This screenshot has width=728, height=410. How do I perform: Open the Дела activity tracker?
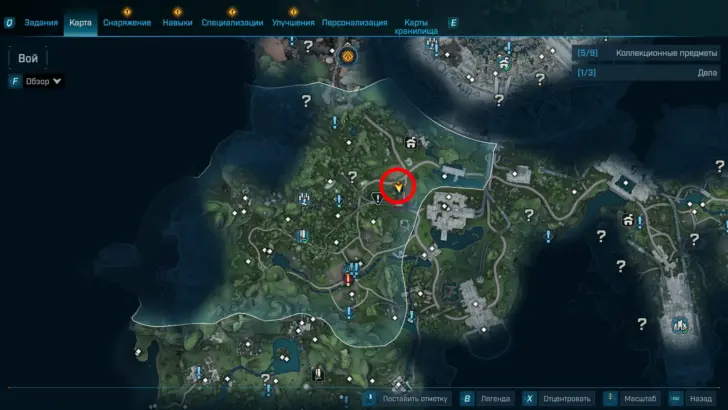647,72
